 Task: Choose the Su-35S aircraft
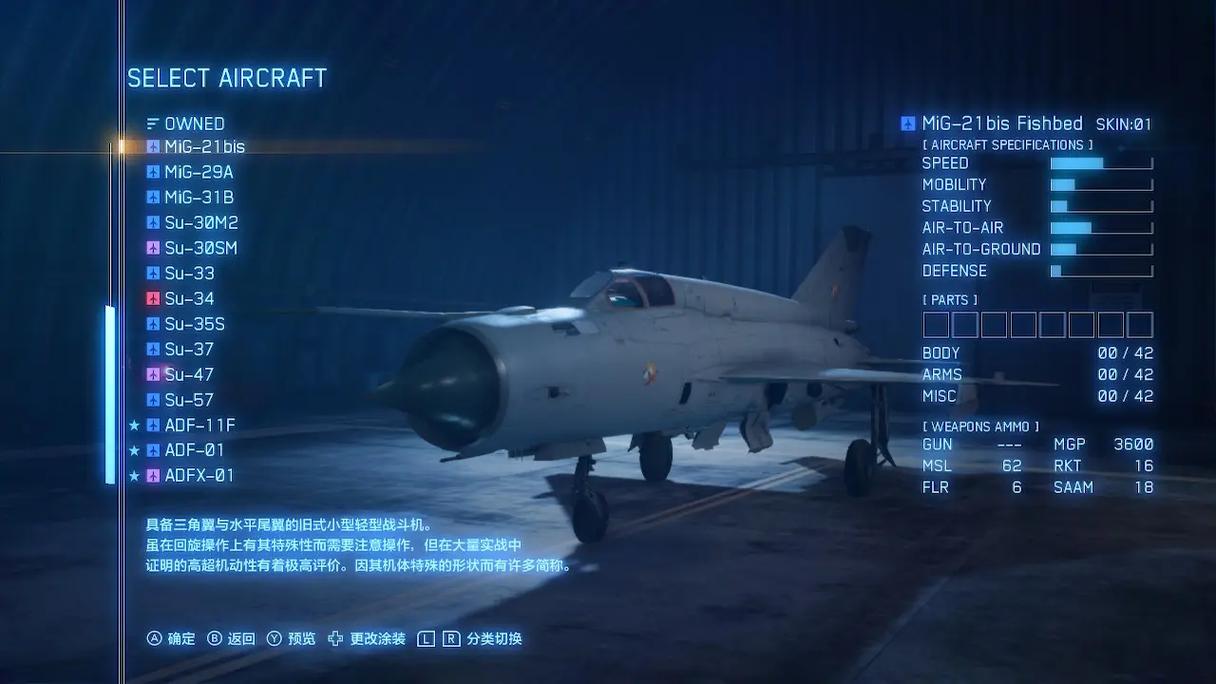click(x=194, y=324)
